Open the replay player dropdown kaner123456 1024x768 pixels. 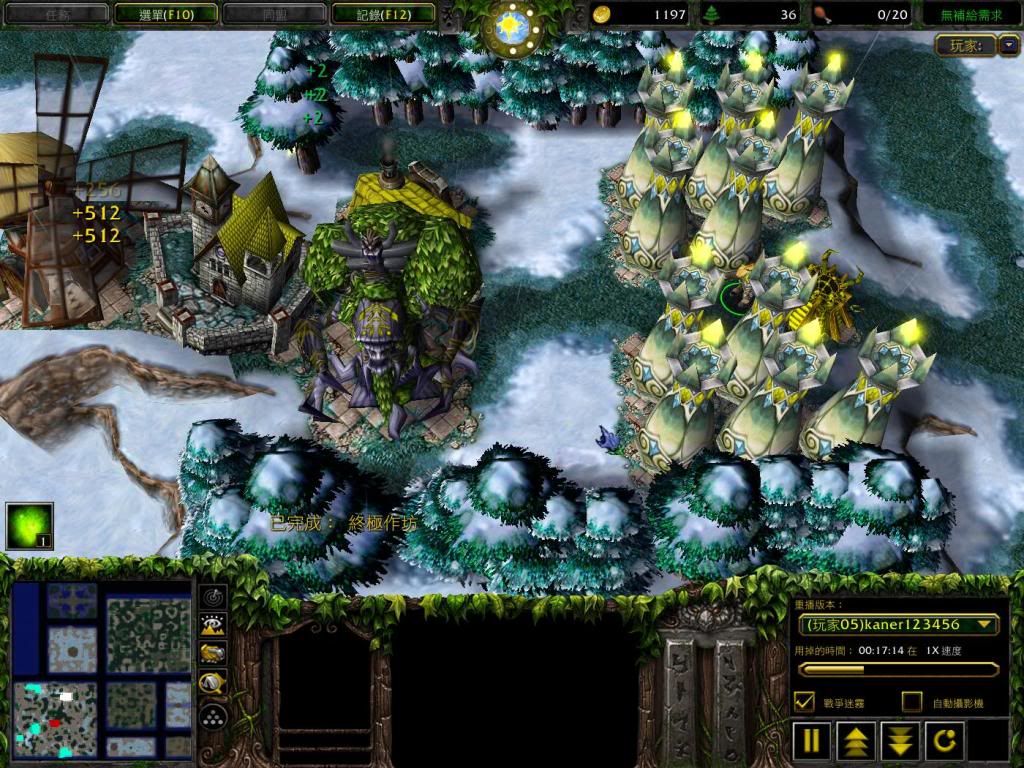(x=898, y=624)
